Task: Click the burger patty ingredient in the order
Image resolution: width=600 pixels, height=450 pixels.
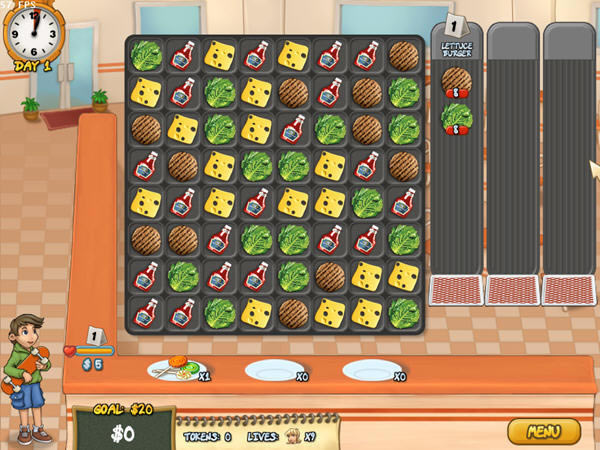Action: [x=456, y=81]
